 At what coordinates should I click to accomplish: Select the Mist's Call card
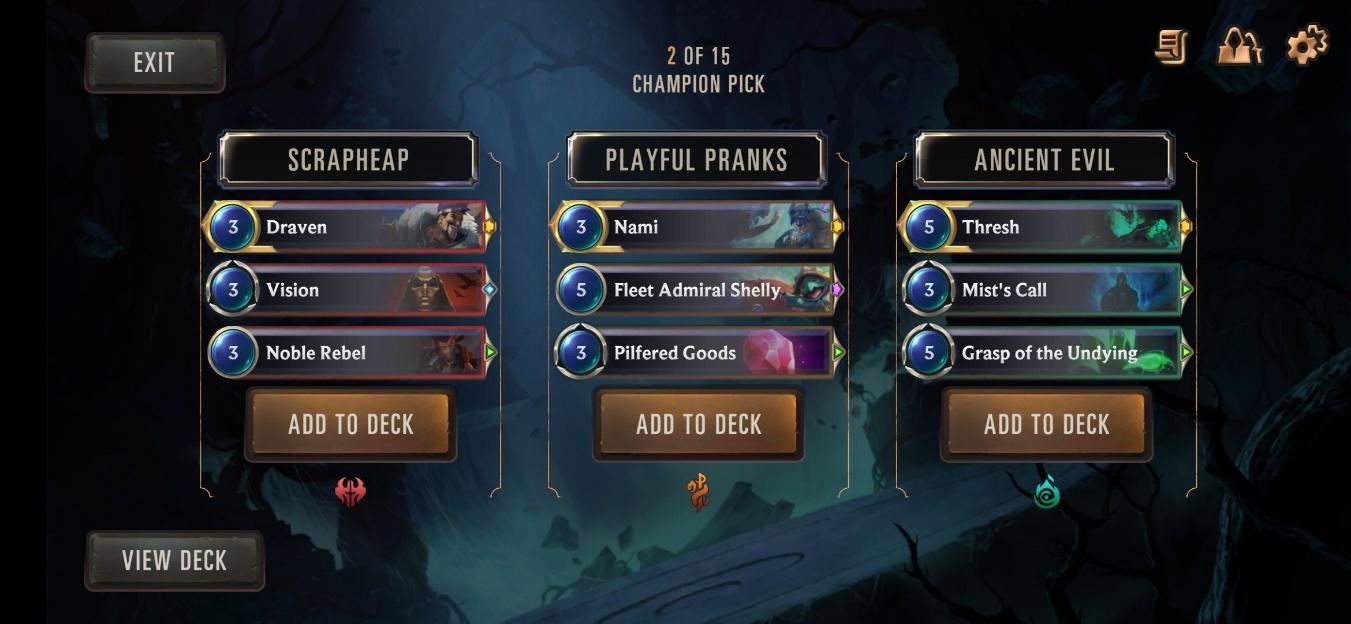click(x=1044, y=290)
